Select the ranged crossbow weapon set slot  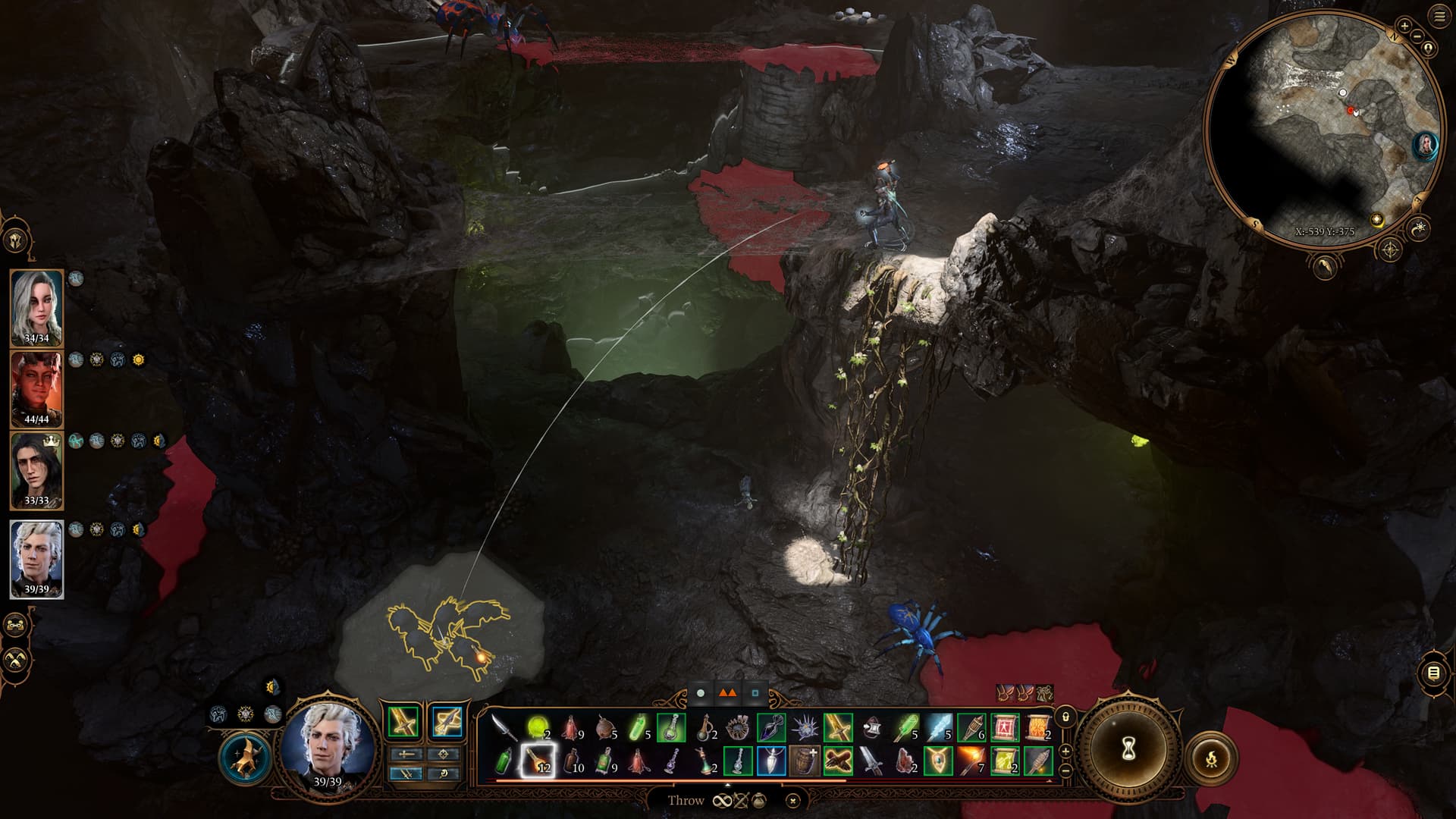(x=446, y=721)
